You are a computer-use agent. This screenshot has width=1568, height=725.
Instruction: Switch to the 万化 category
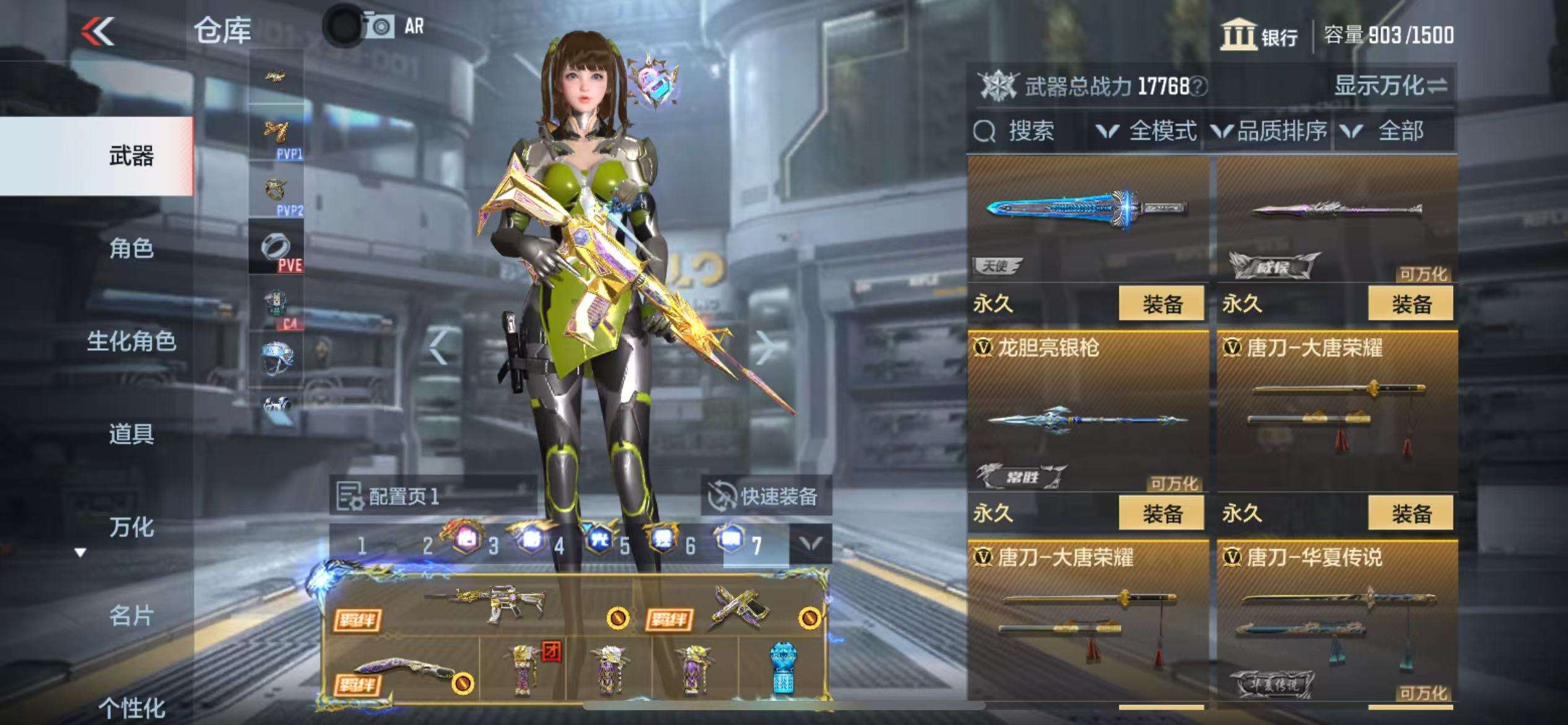(x=131, y=527)
